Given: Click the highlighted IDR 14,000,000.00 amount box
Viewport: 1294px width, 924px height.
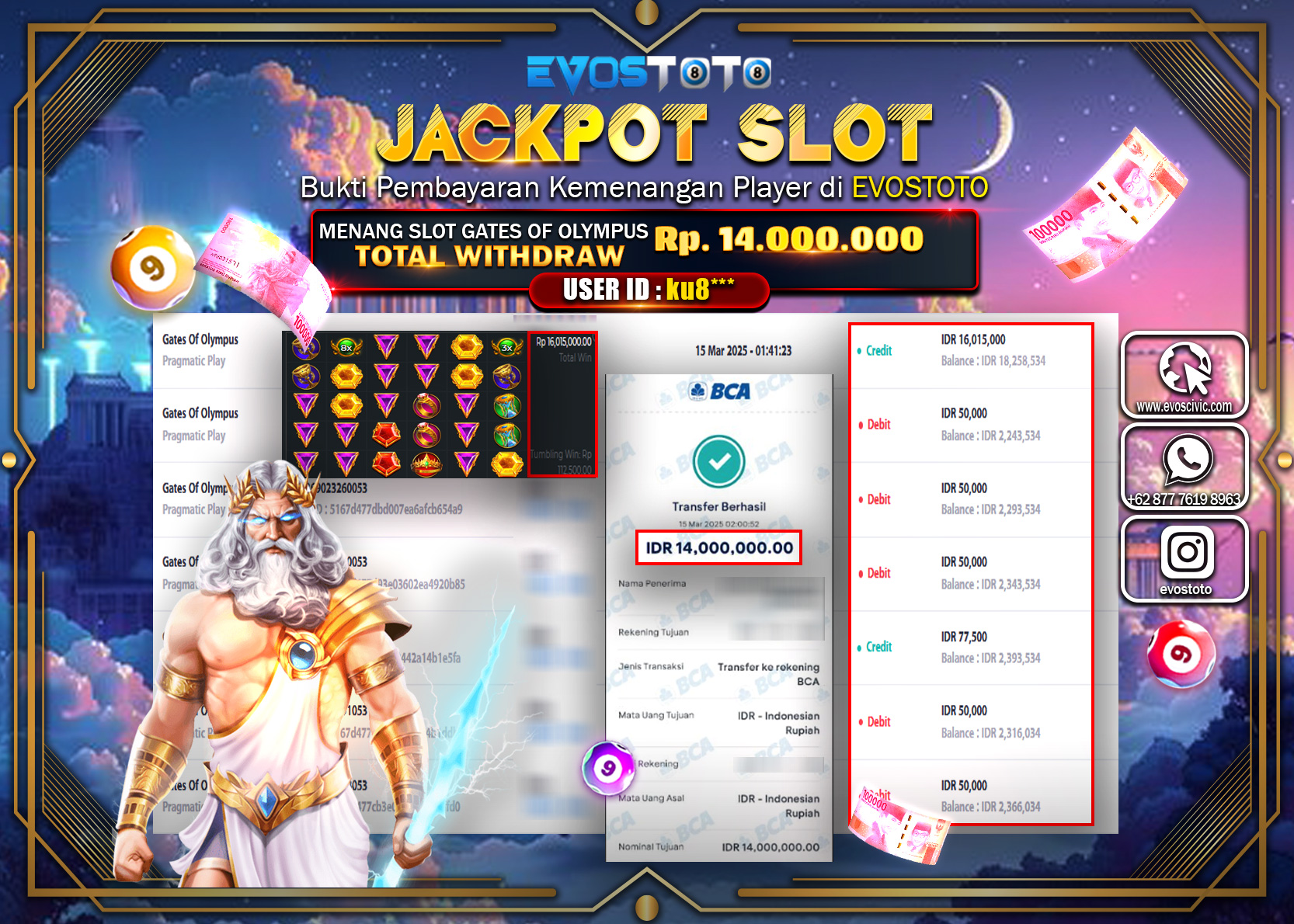Looking at the screenshot, I should [x=718, y=547].
